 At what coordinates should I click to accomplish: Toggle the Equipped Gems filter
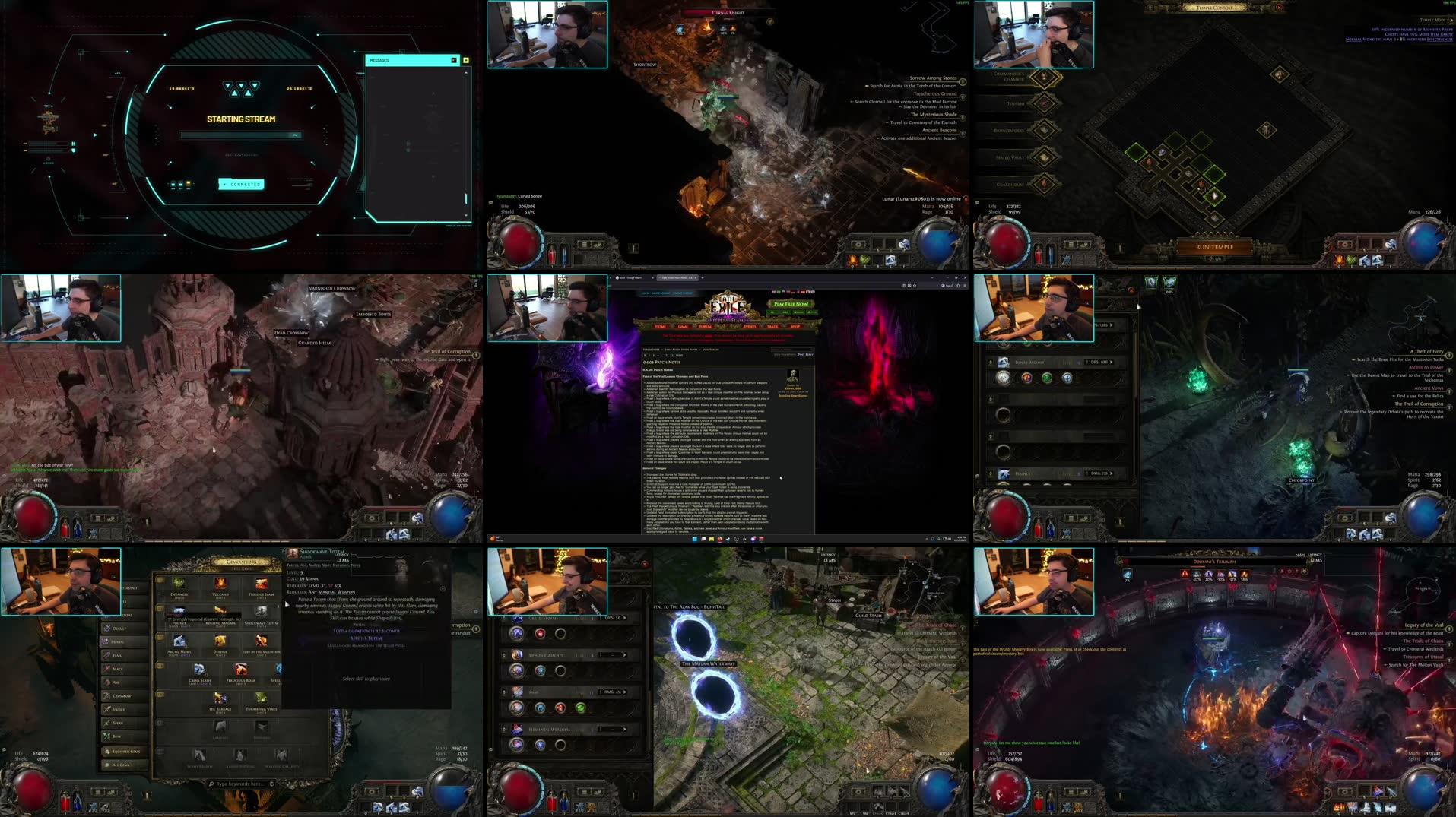[124, 751]
